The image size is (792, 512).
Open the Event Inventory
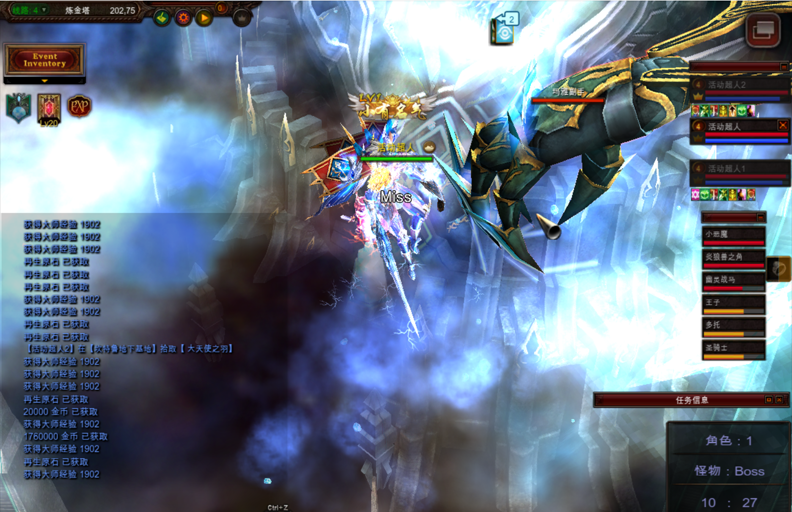pyautogui.click(x=45, y=60)
